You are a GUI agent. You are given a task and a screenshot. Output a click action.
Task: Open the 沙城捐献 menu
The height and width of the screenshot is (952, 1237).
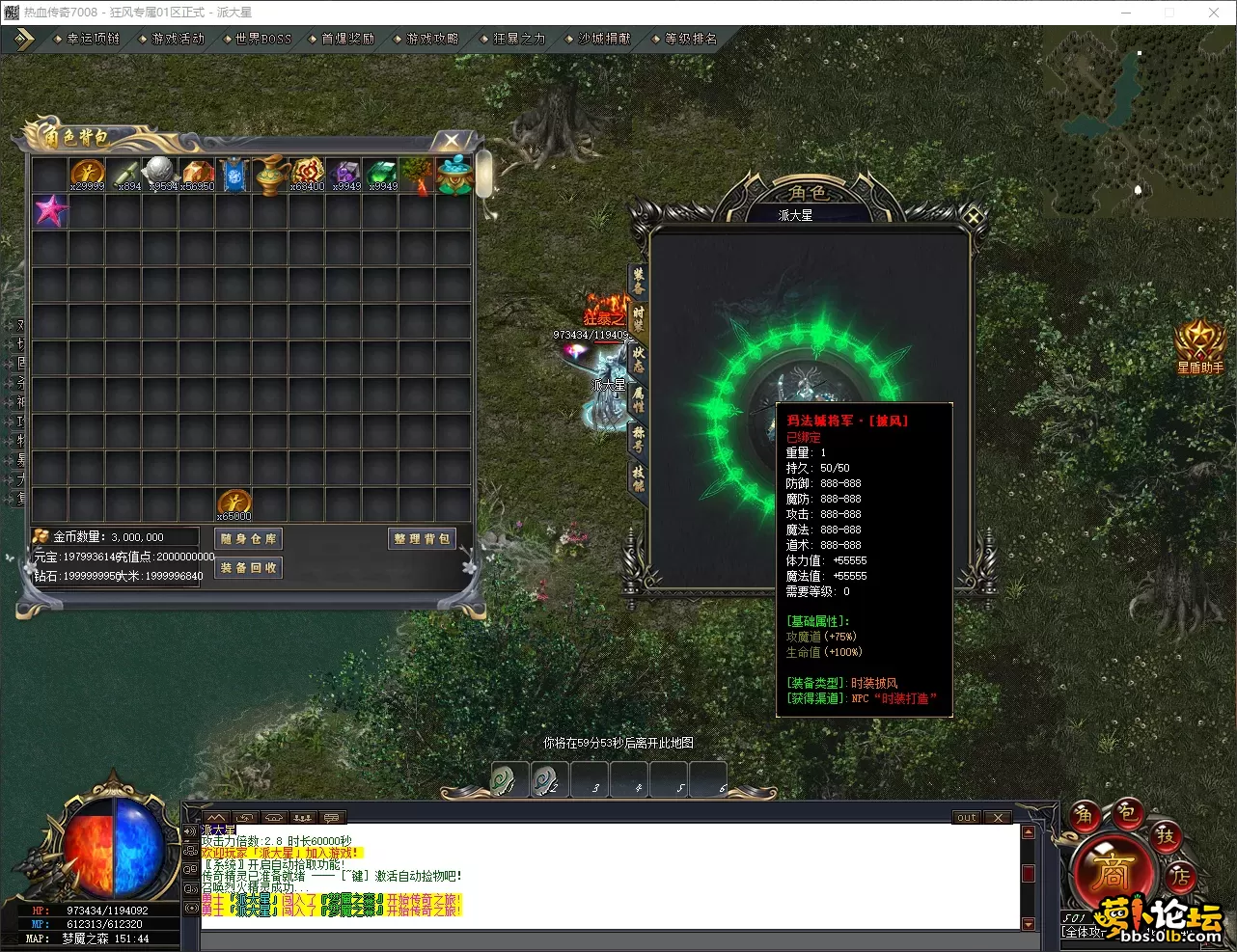point(604,39)
